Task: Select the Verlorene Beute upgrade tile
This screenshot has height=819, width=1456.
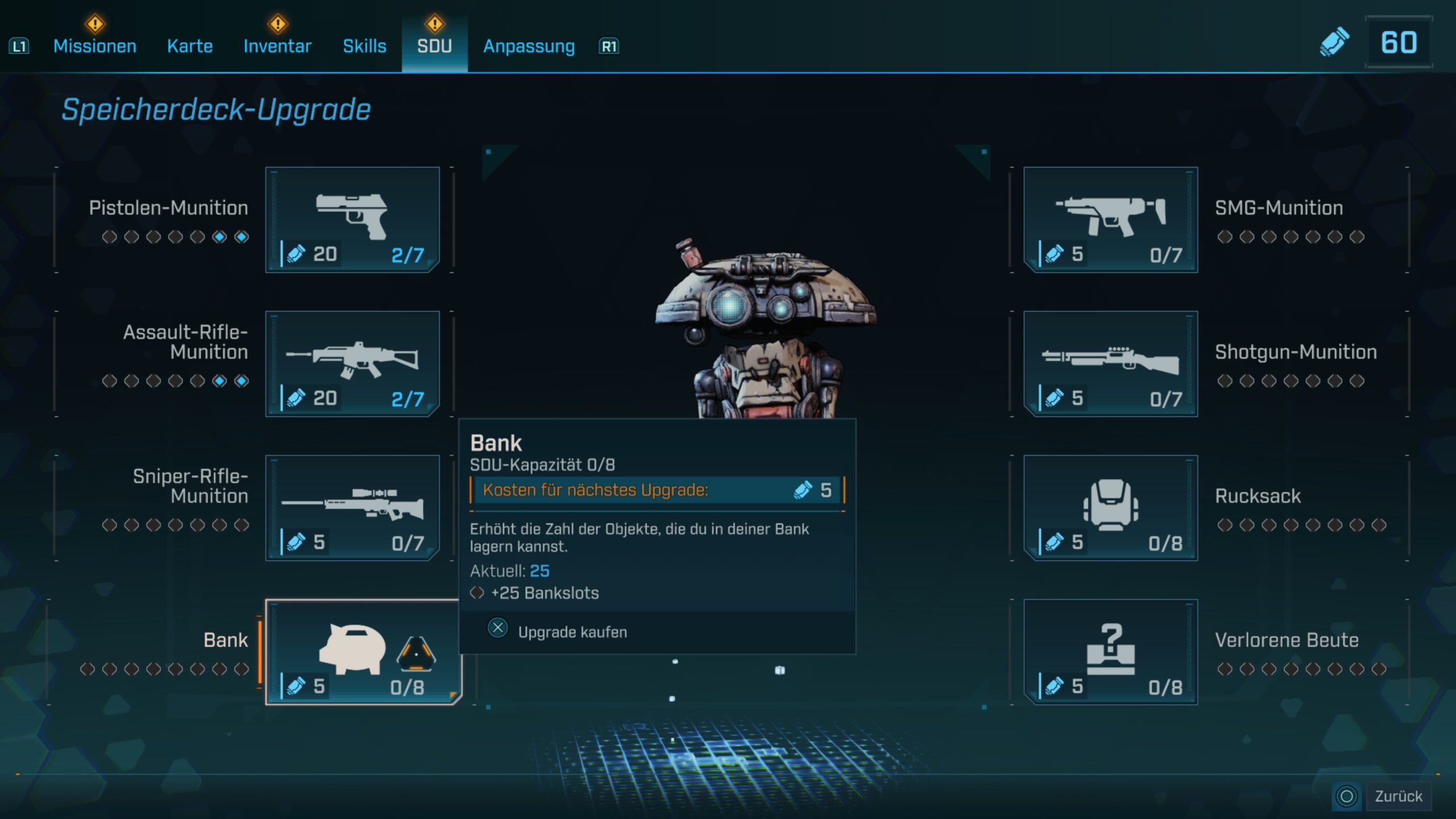Action: click(1110, 652)
